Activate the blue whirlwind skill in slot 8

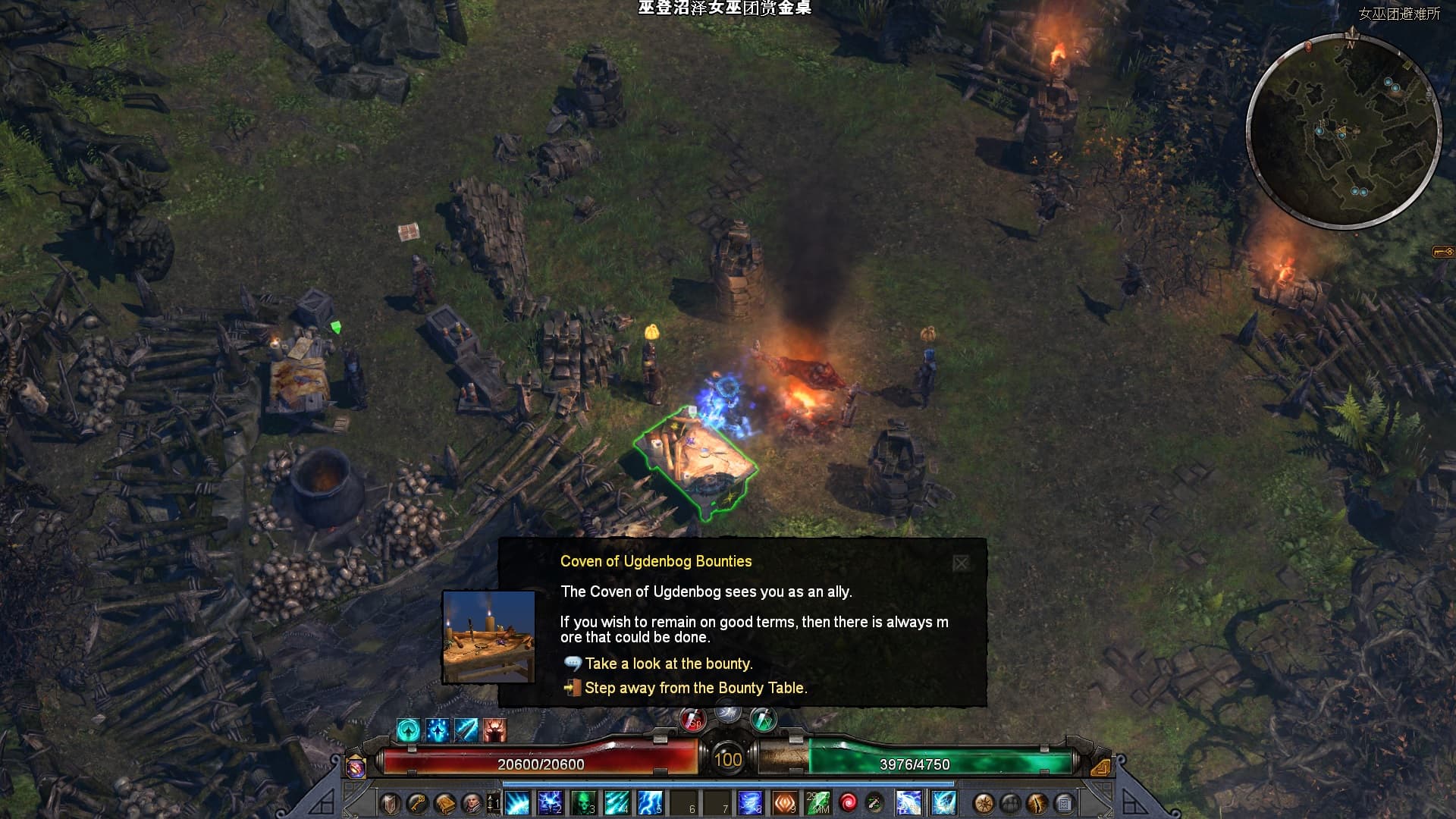click(750, 803)
